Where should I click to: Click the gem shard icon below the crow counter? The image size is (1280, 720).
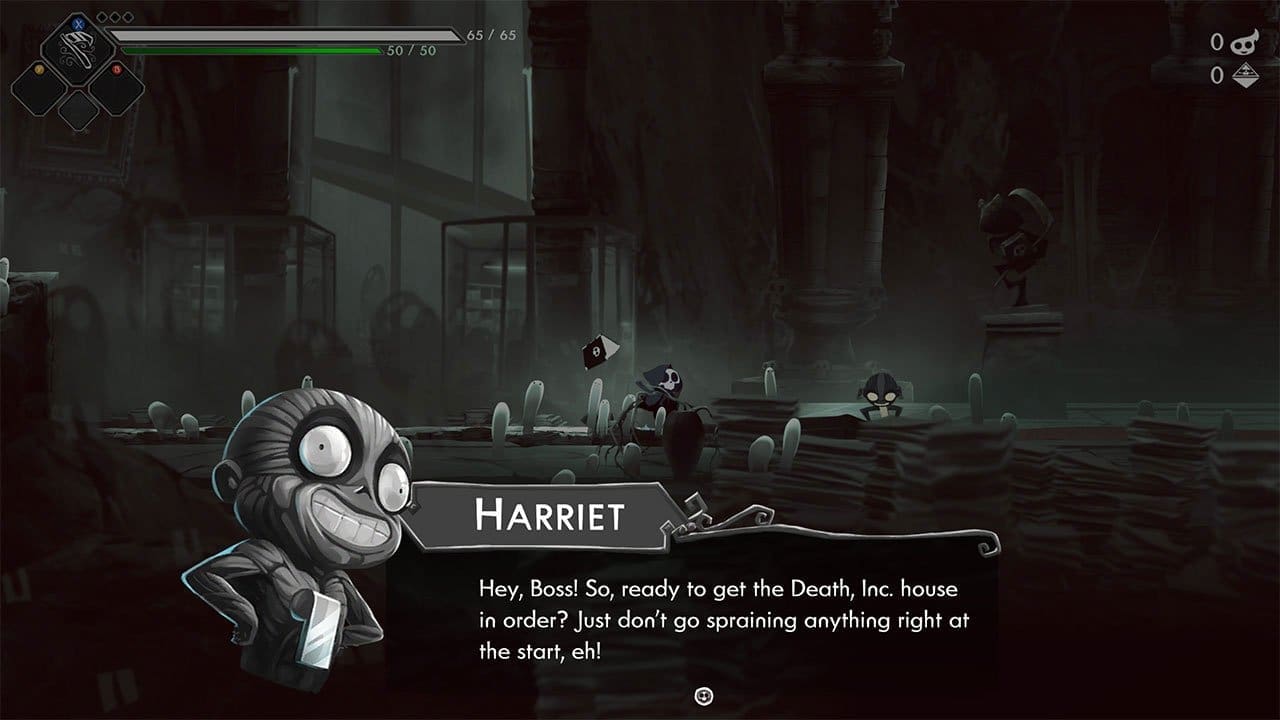click(x=1246, y=75)
